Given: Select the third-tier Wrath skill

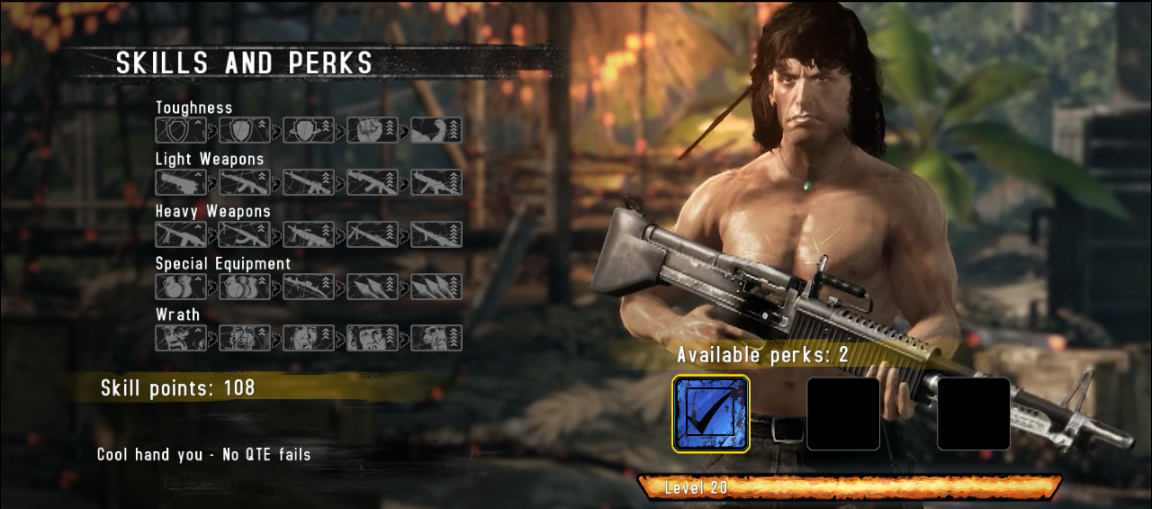Looking at the screenshot, I should 309,337.
